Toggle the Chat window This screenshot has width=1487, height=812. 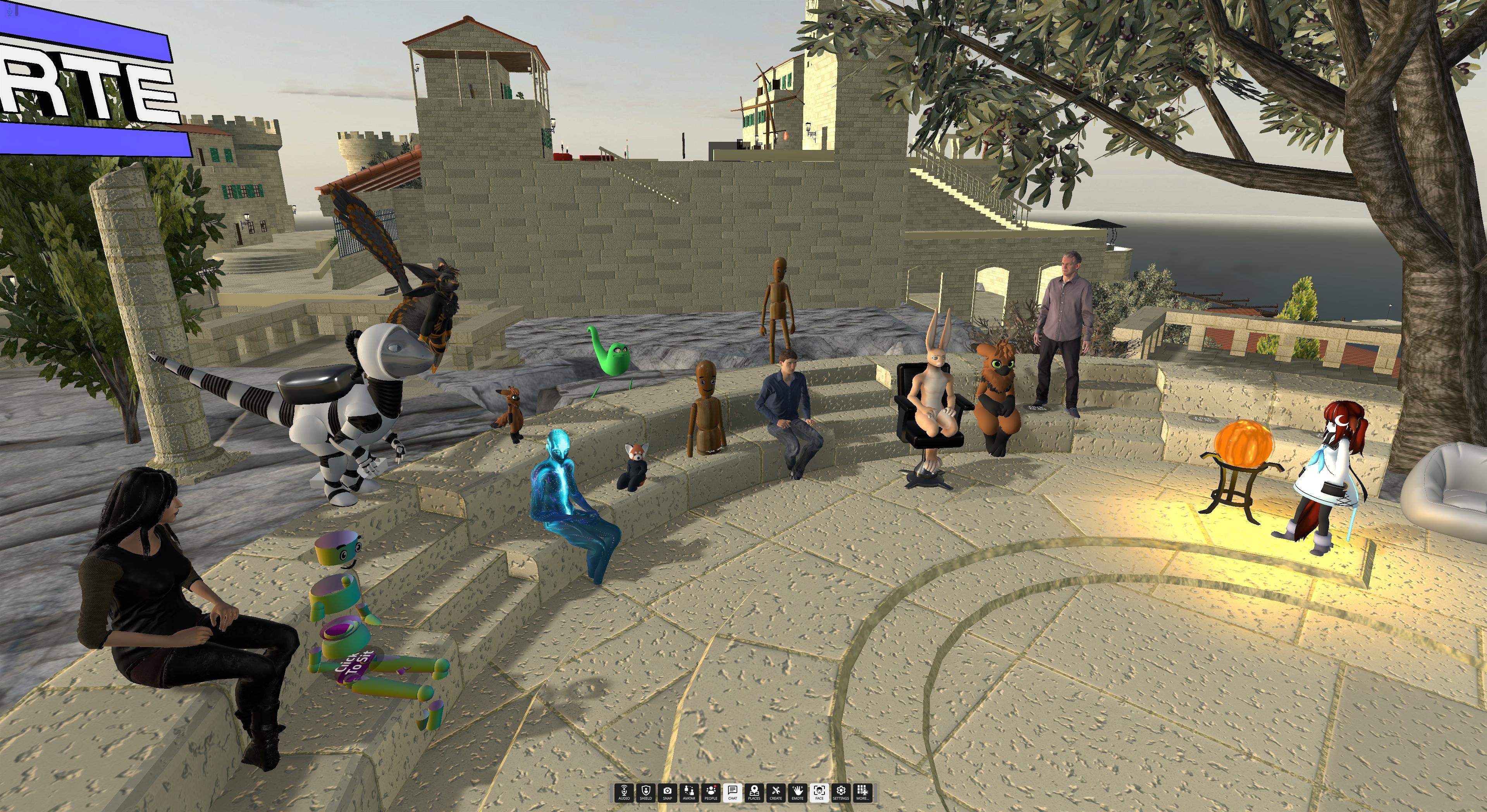tap(733, 792)
